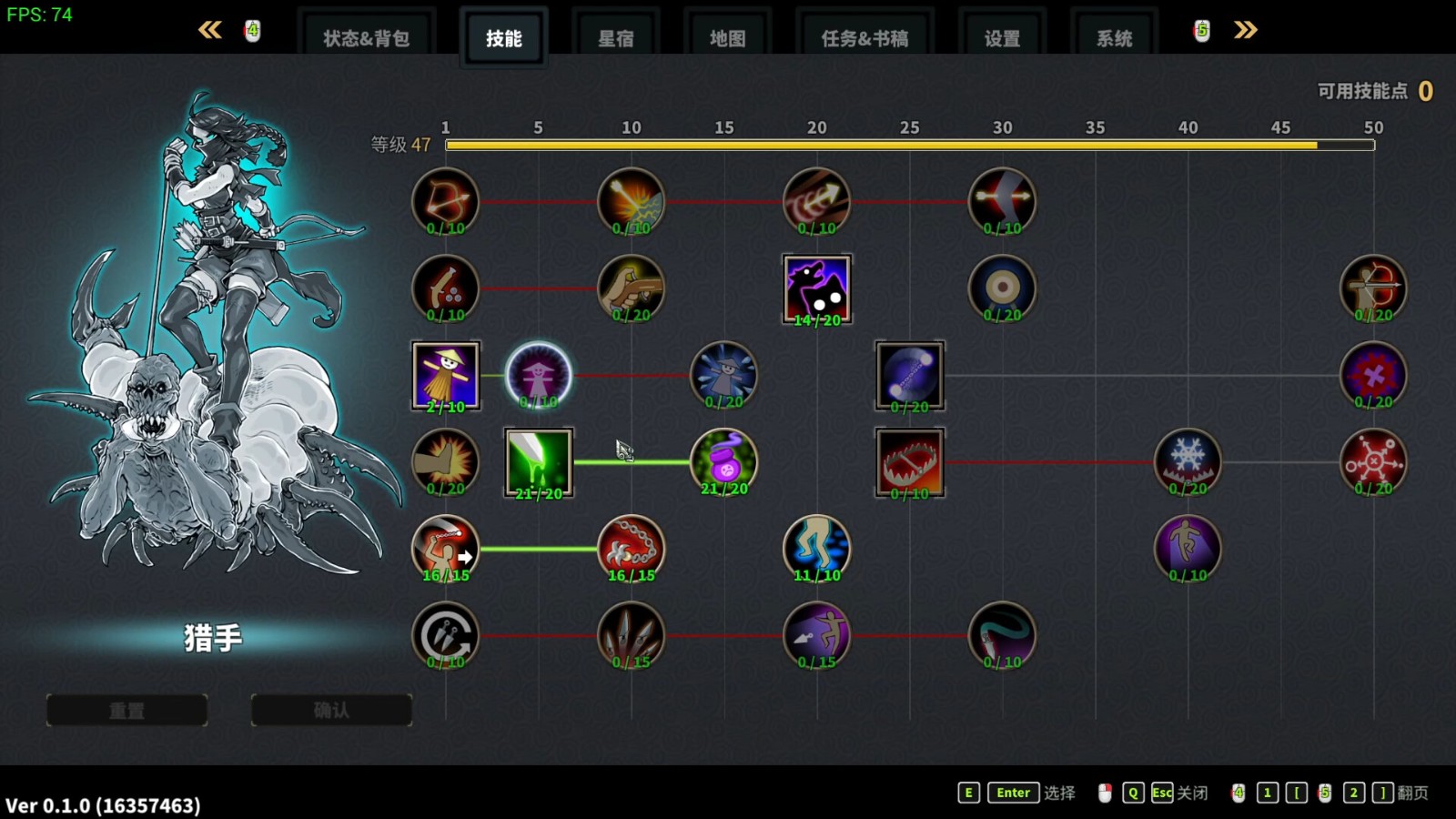This screenshot has height=819, width=1456.
Task: Click the dash skill icon at 11/10
Action: (x=816, y=549)
